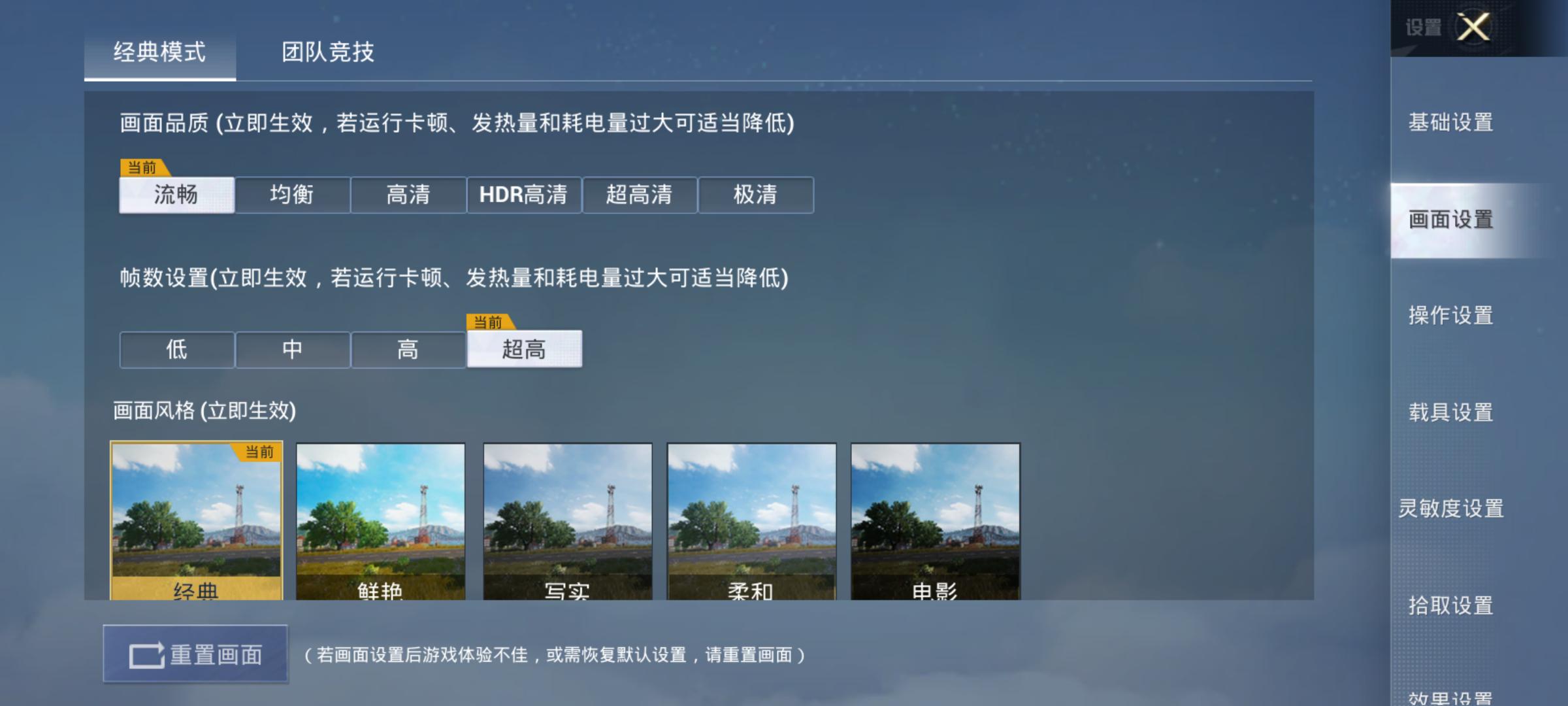Enable HDR高清 graphics quality
The height and width of the screenshot is (706, 1568).
coord(525,195)
